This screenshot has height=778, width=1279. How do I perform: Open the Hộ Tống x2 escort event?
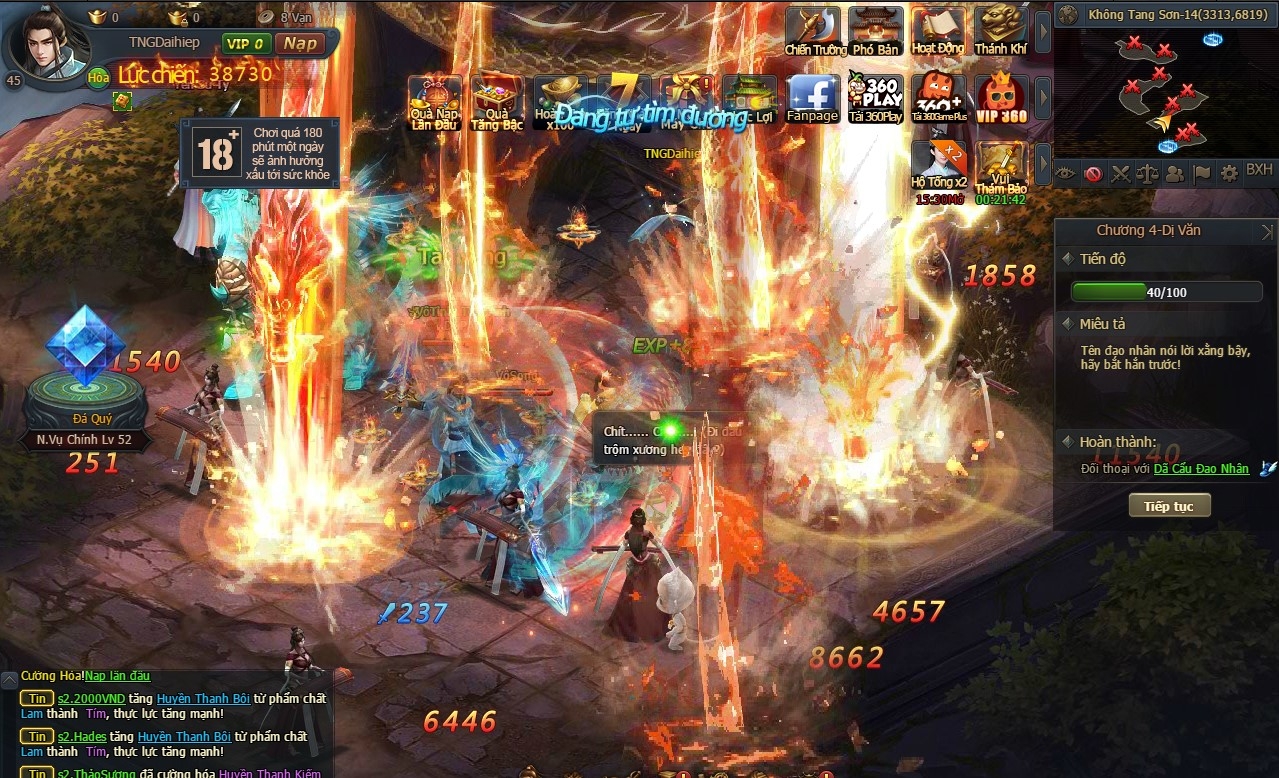(938, 165)
